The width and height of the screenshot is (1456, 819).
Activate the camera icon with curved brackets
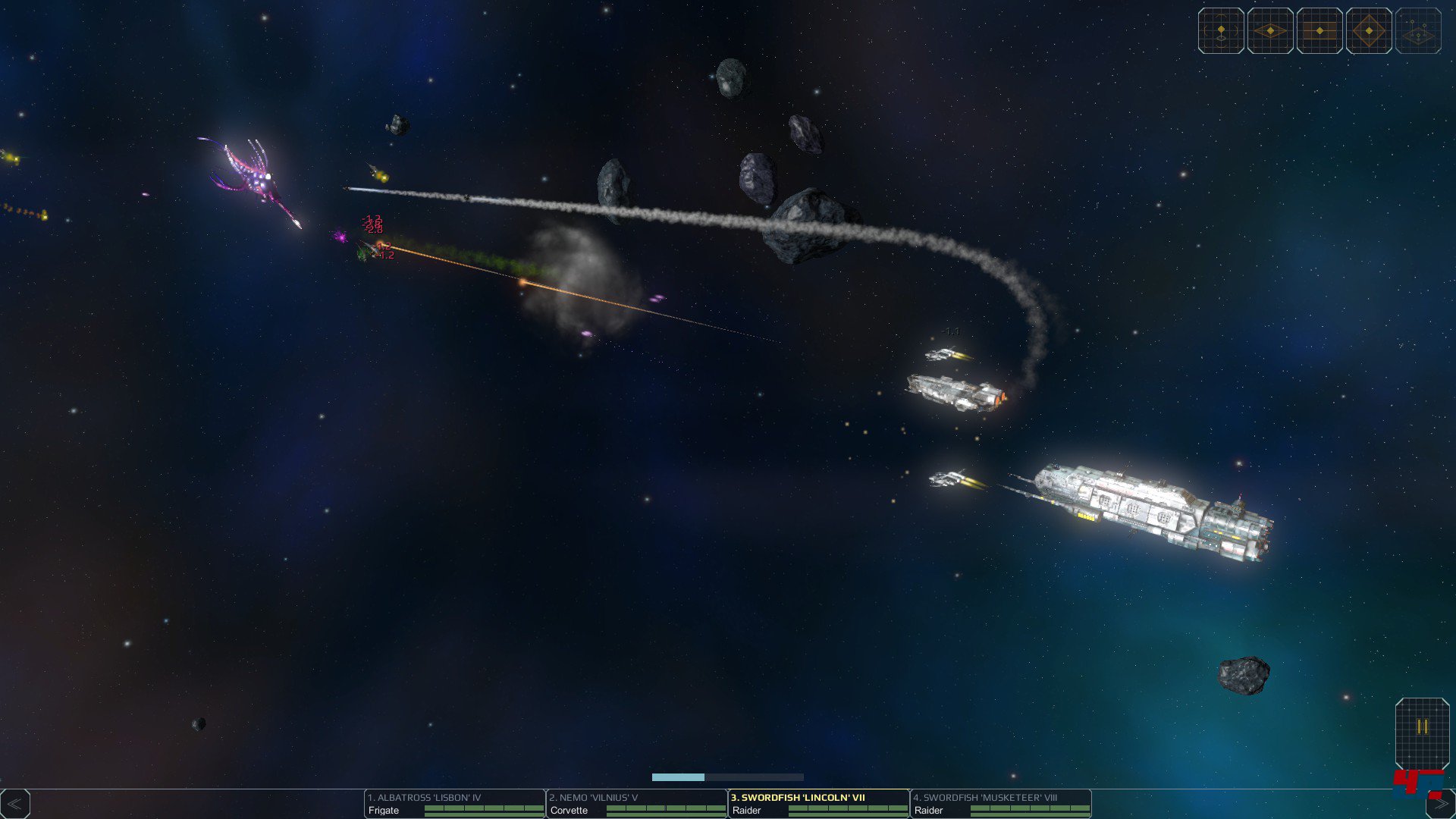point(1221,31)
